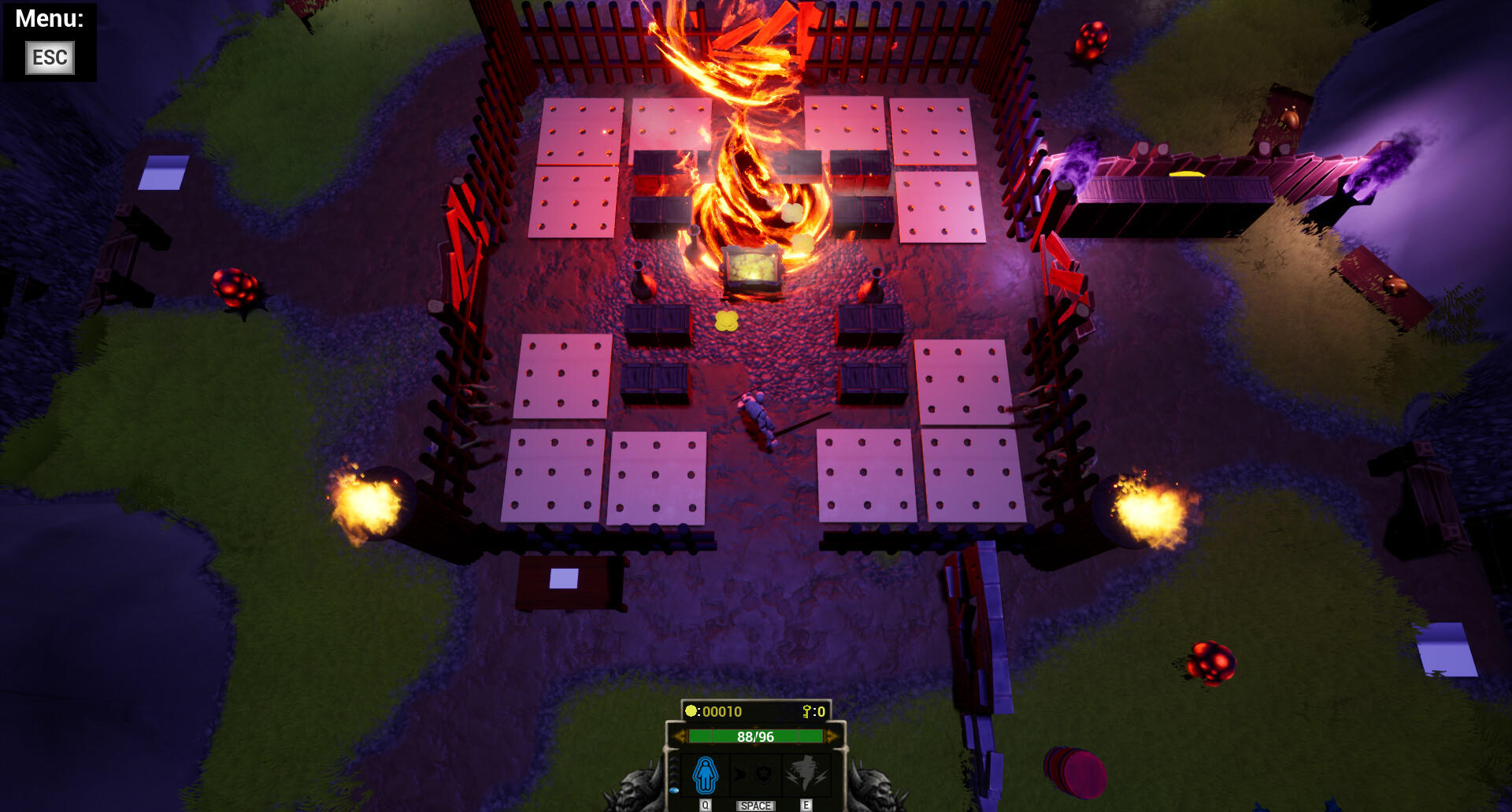Viewport: 1512px width, 812px height.
Task: Click the small blue orb beside the ability bar
Action: (x=673, y=789)
